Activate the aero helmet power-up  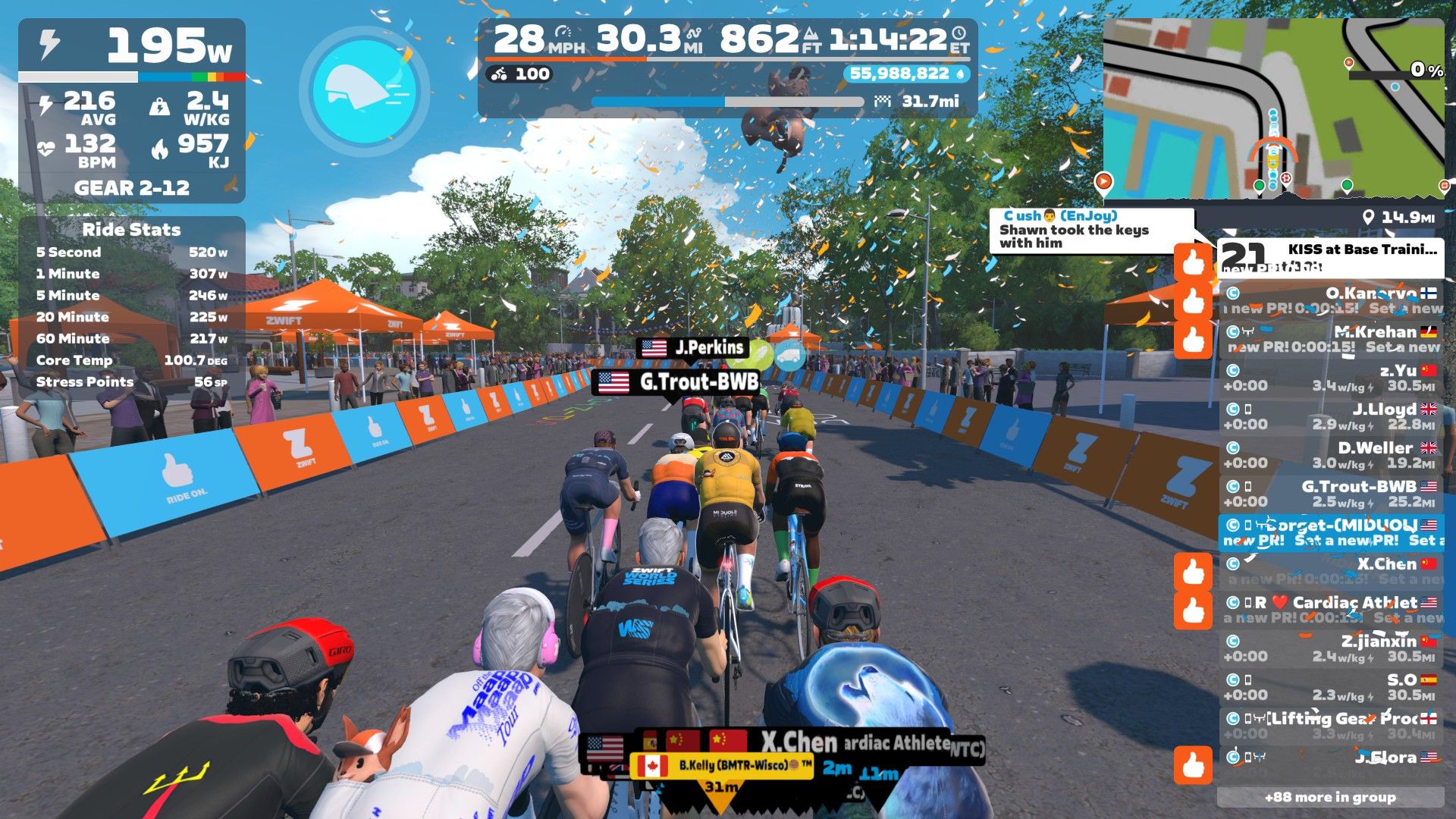pyautogui.click(x=365, y=91)
